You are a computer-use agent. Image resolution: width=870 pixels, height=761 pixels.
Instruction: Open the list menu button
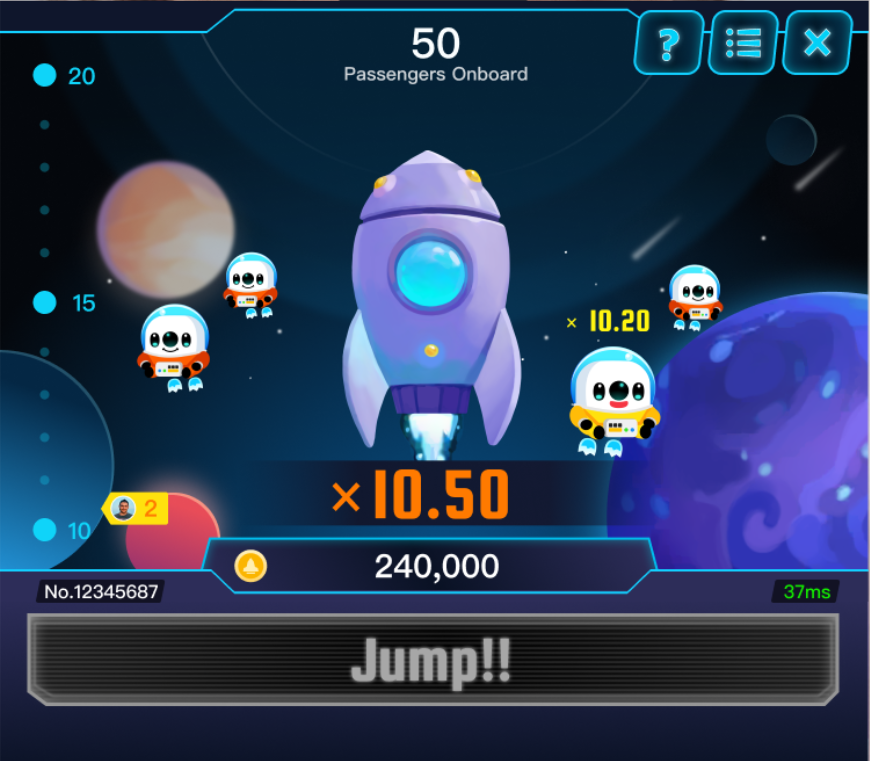click(x=743, y=43)
